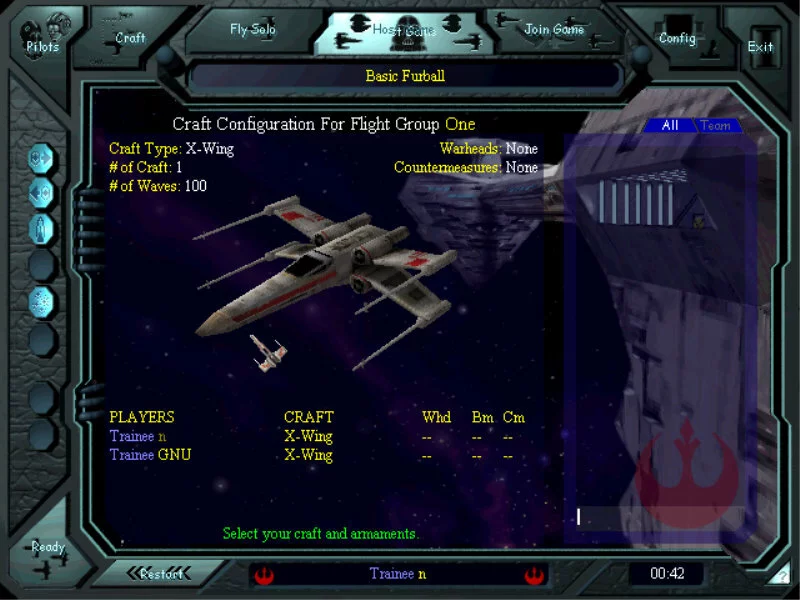Open the question mark help button
Image resolution: width=800 pixels, height=600 pixels.
point(781,577)
